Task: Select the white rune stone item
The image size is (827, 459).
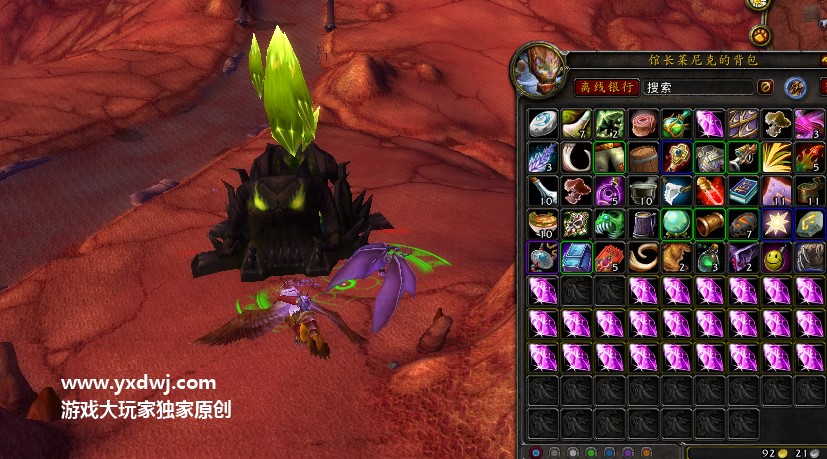Action: point(542,124)
